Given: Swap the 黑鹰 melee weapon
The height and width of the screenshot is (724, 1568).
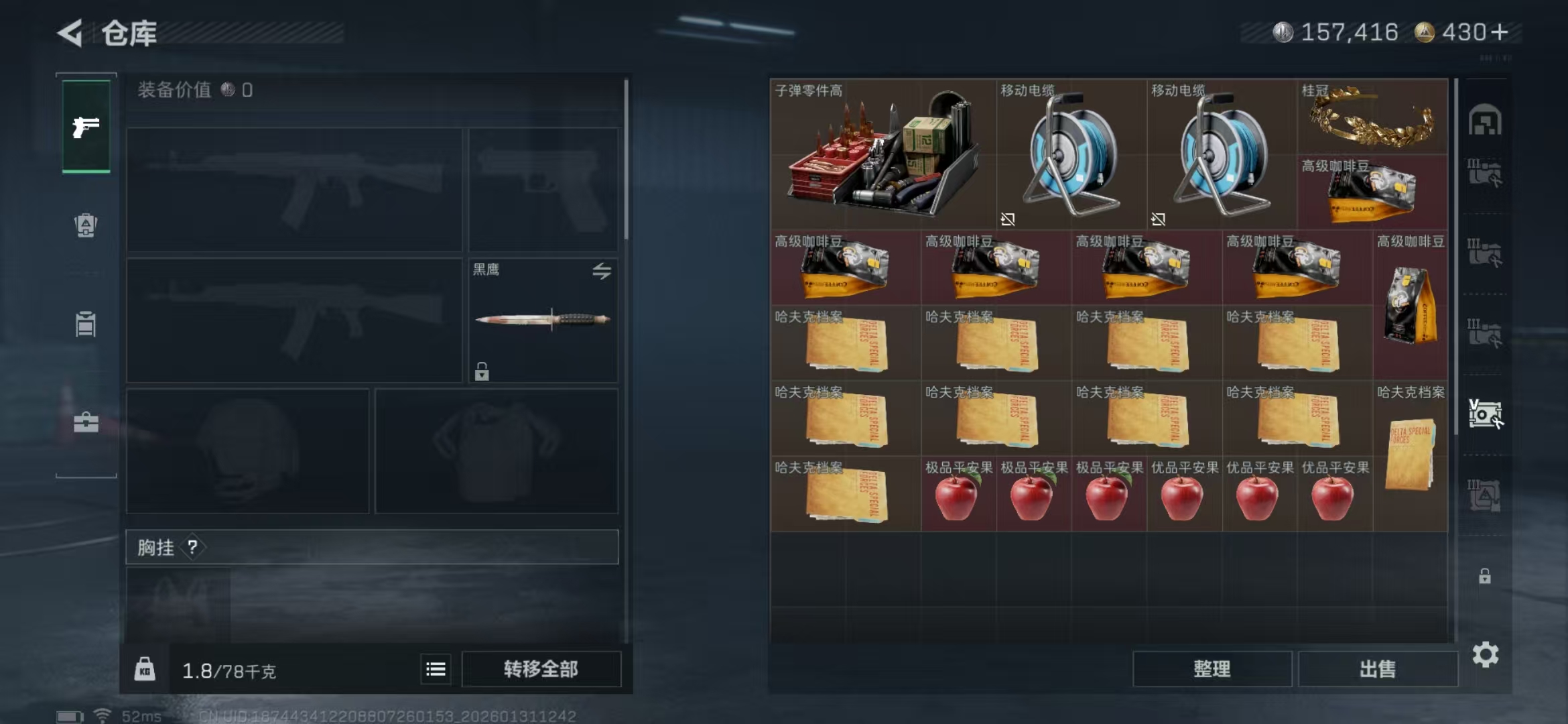Looking at the screenshot, I should [601, 271].
